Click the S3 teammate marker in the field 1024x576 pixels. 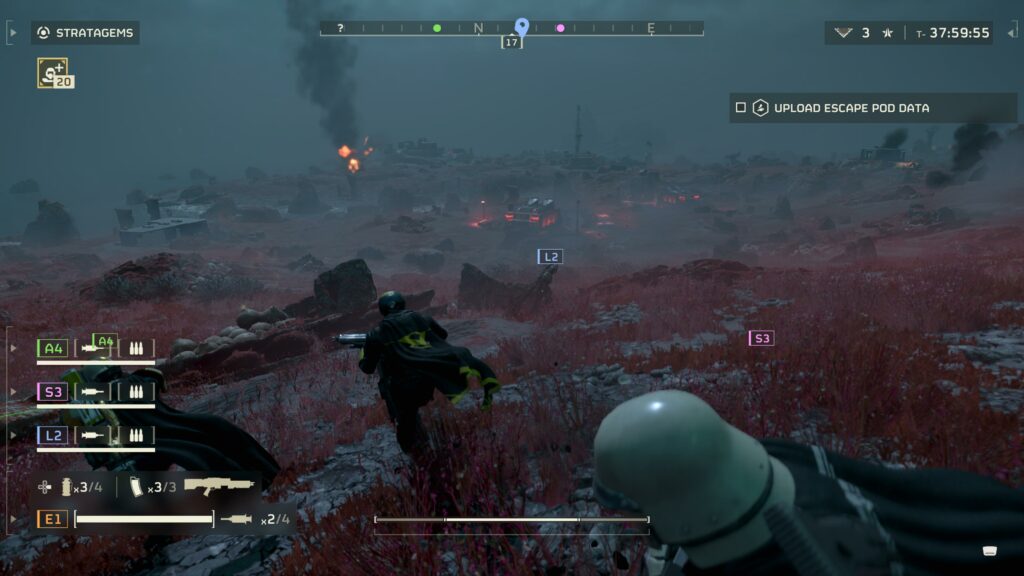[762, 338]
